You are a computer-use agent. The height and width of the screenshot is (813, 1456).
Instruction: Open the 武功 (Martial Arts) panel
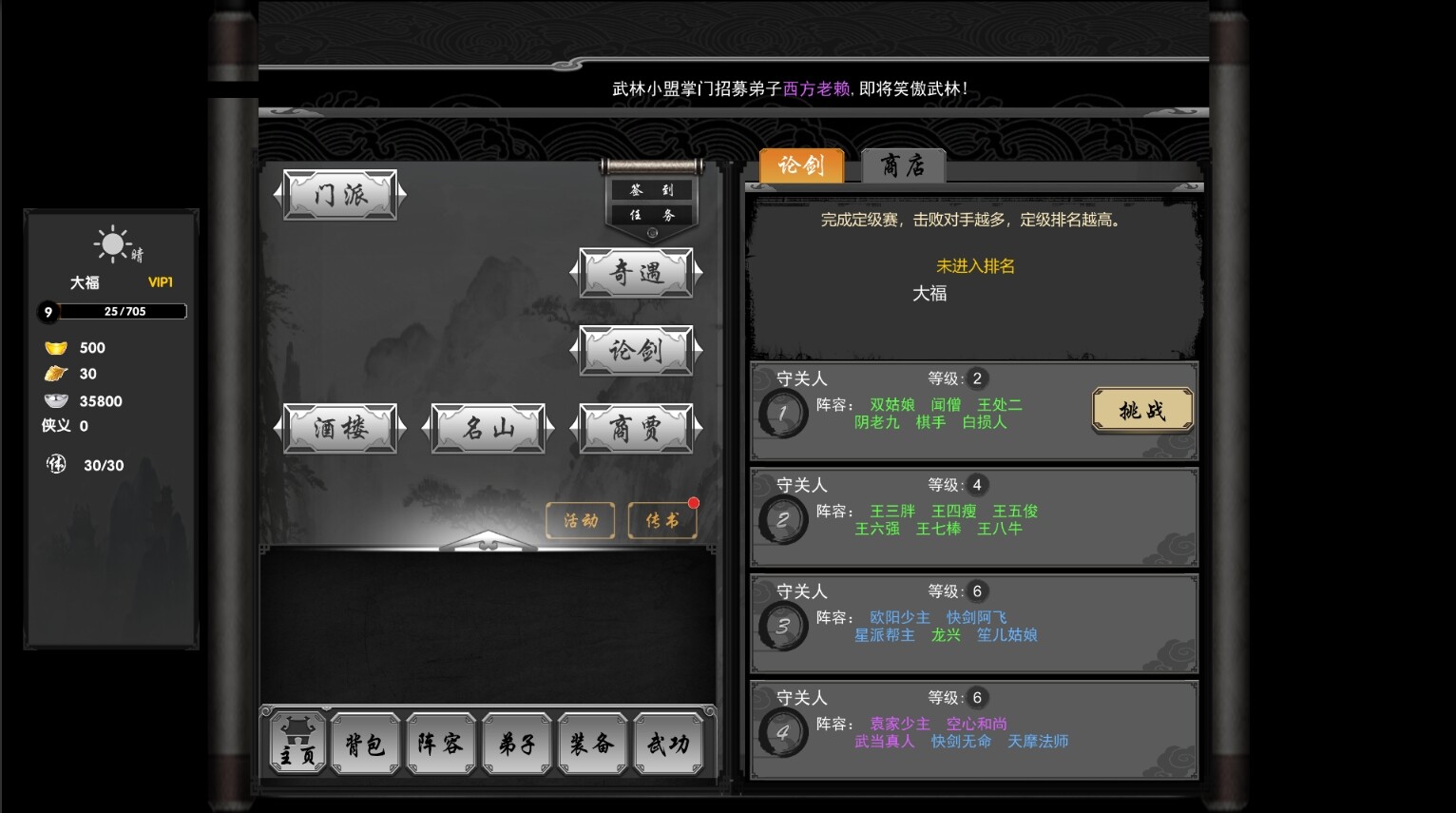click(670, 745)
